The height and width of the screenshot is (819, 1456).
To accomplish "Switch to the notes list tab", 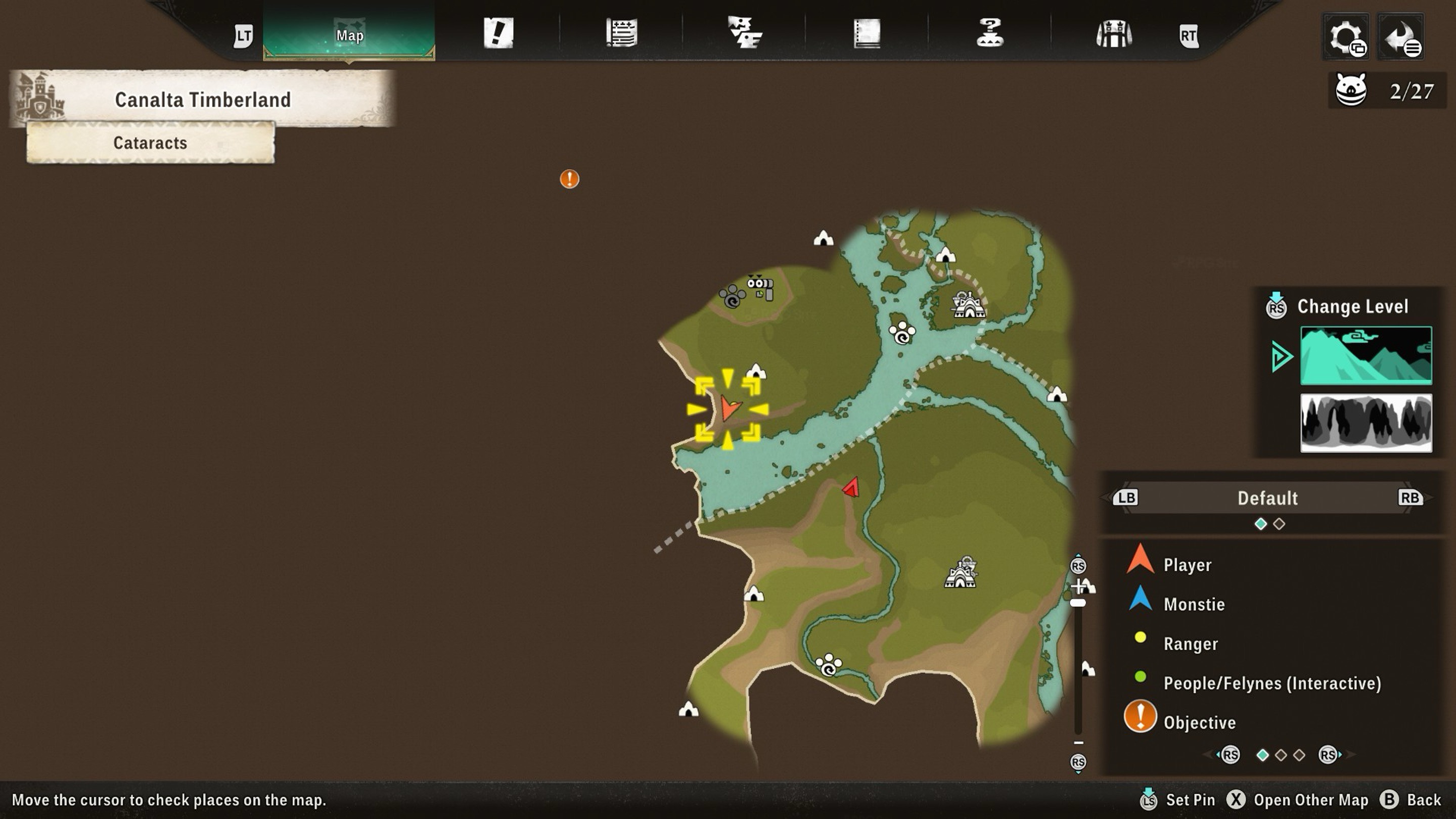I will (x=622, y=33).
